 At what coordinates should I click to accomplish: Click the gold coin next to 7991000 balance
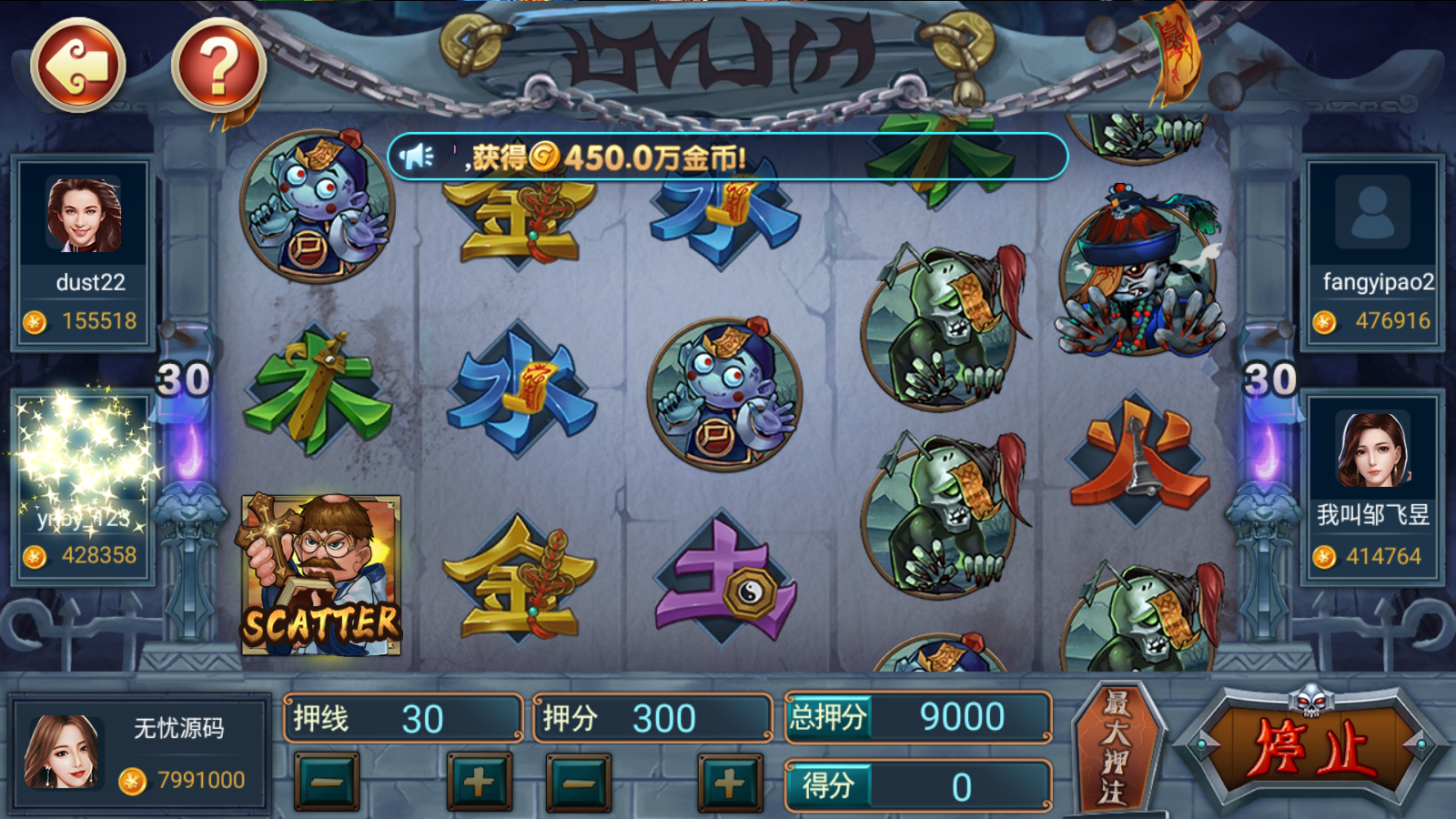coord(132,778)
